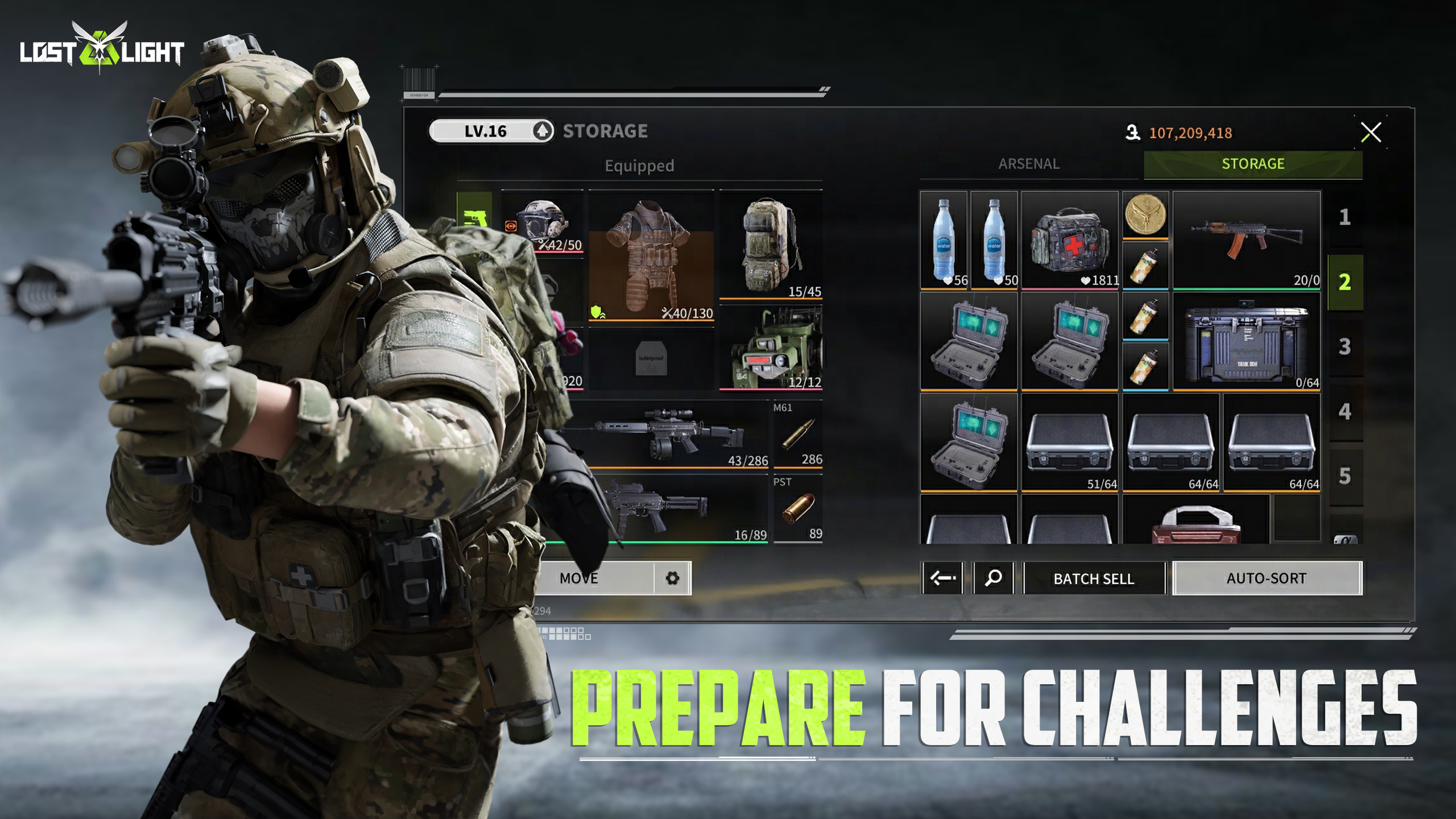Switch to storage page 1
This screenshot has height=819, width=1456.
(1345, 217)
